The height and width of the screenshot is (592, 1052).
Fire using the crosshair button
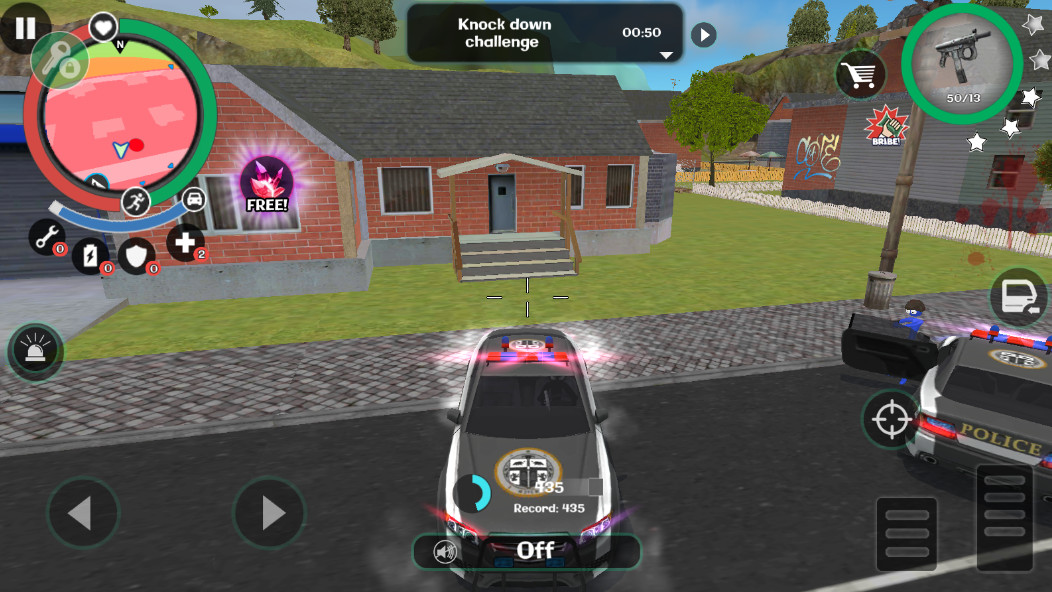pyautogui.click(x=891, y=419)
